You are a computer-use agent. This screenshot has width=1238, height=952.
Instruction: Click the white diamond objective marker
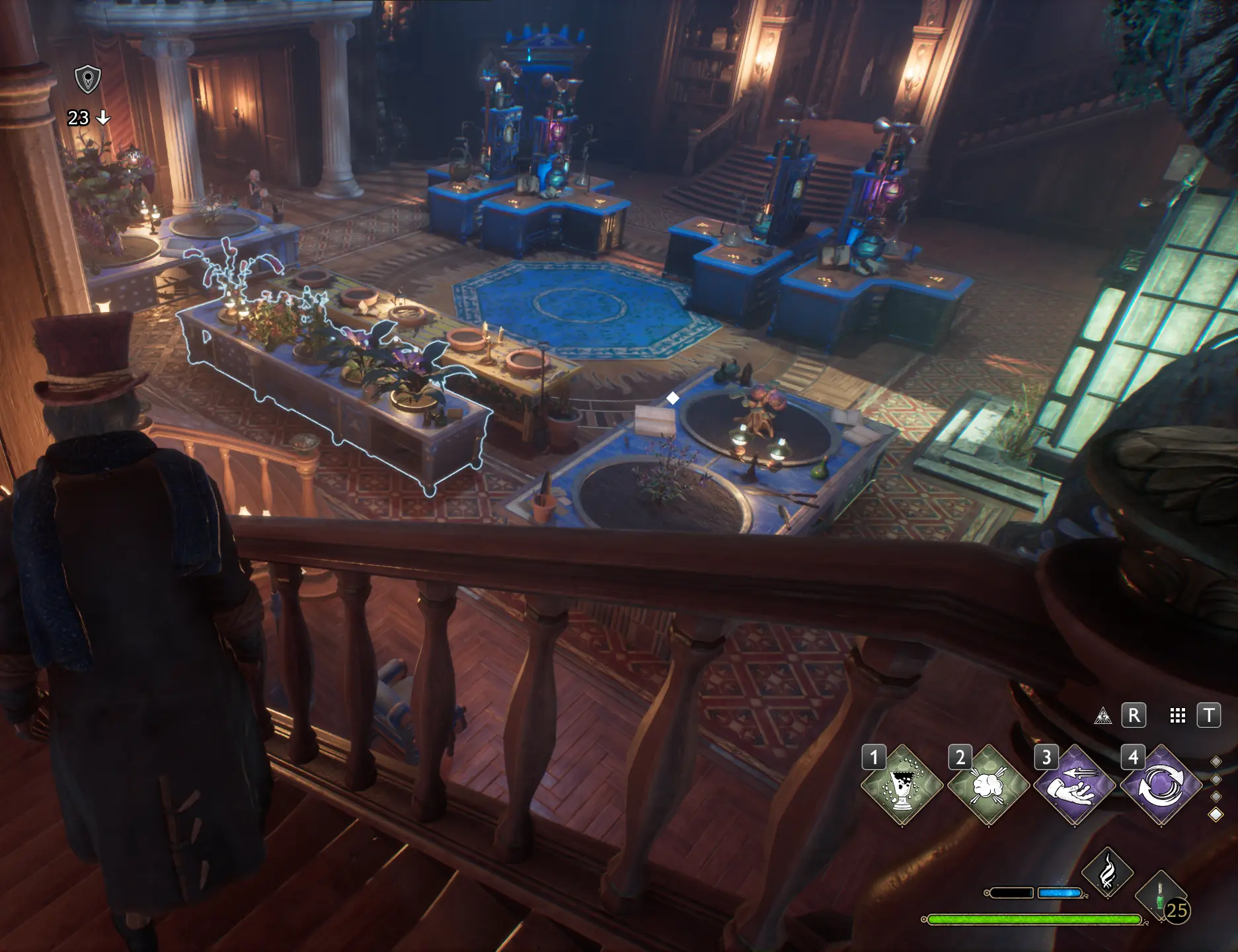tap(674, 399)
